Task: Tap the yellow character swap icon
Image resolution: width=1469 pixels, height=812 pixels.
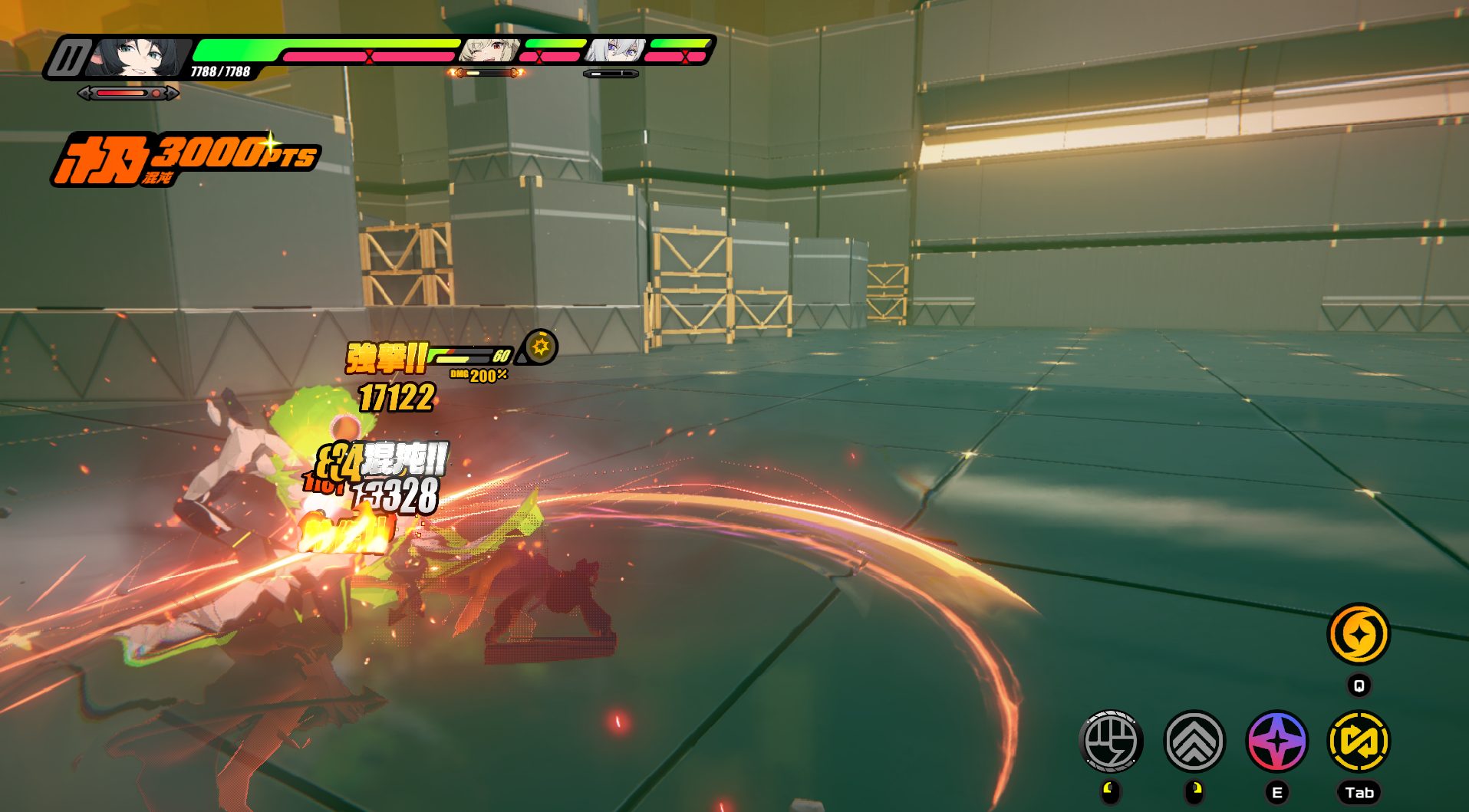Action: click(x=1359, y=741)
